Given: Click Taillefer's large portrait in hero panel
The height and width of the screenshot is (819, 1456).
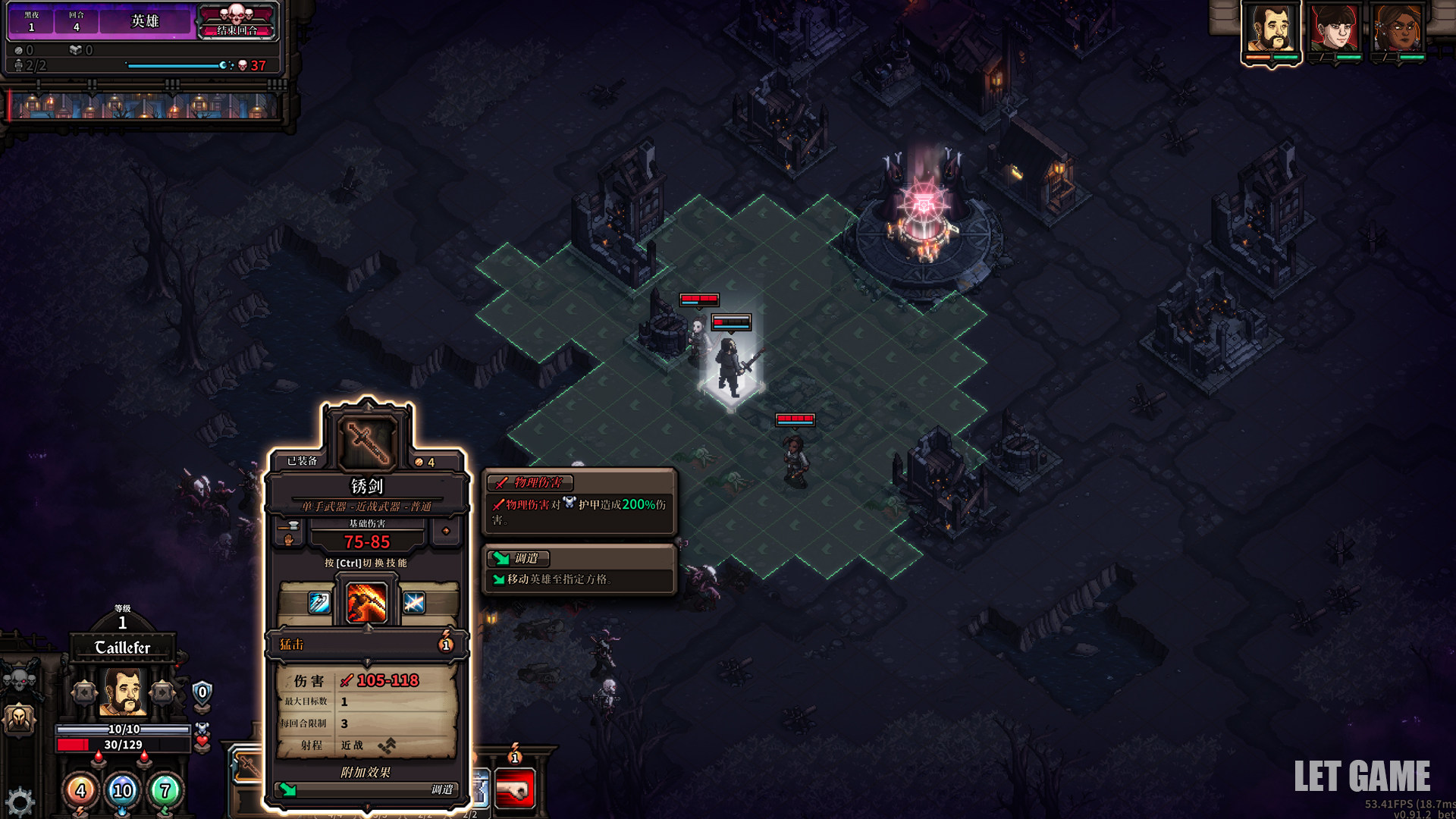Looking at the screenshot, I should click(123, 692).
